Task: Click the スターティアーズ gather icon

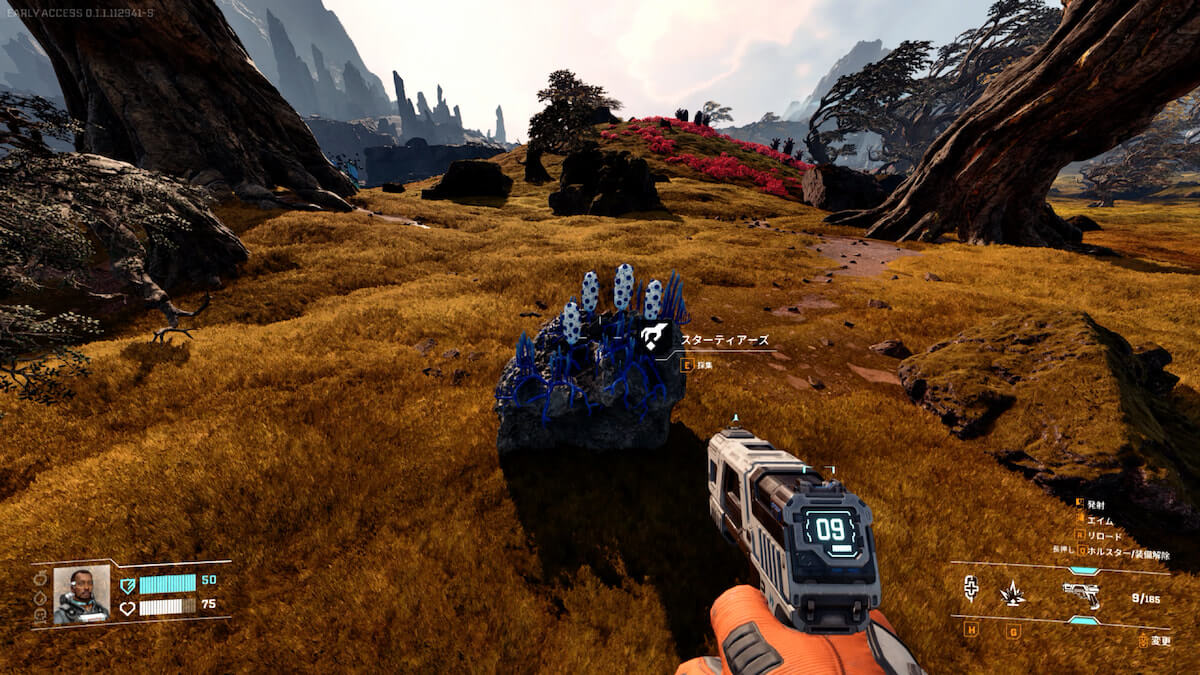Action: (656, 338)
